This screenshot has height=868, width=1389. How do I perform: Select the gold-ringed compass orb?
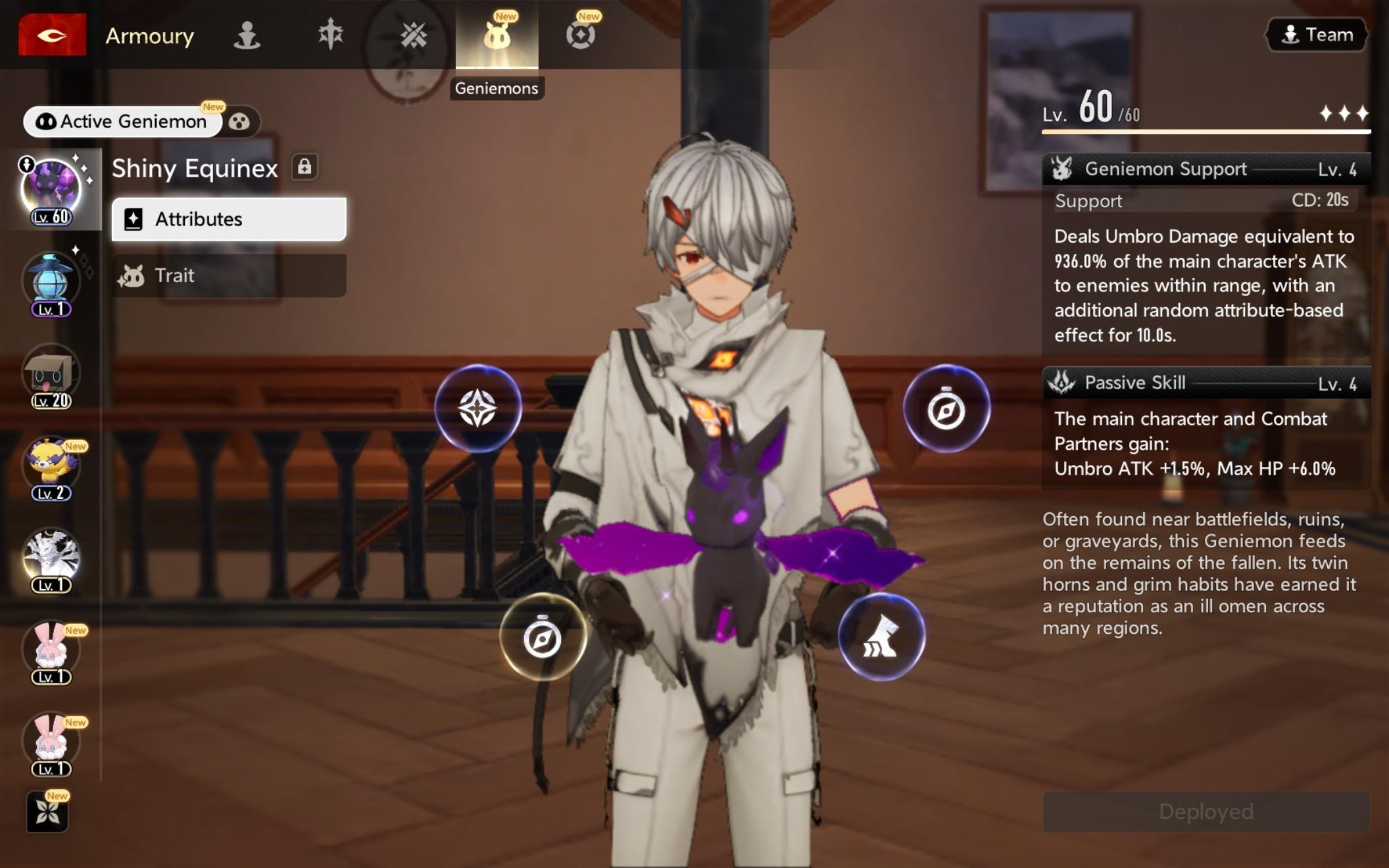(543, 637)
